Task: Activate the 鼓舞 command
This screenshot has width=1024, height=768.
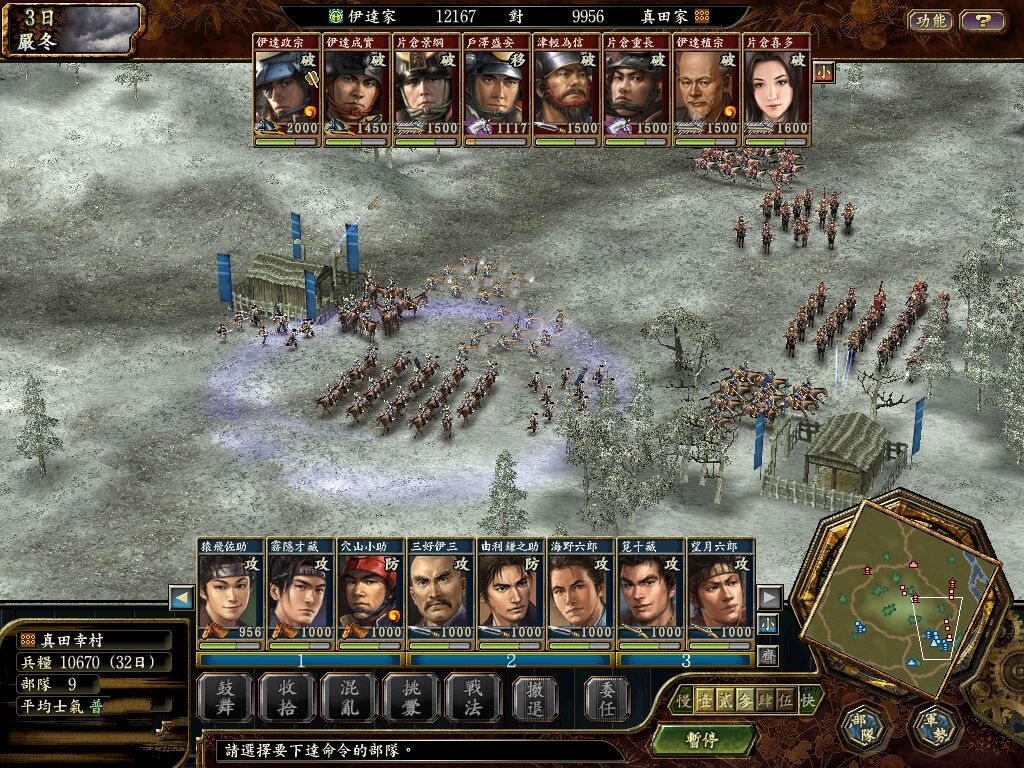Action: pyautogui.click(x=223, y=696)
